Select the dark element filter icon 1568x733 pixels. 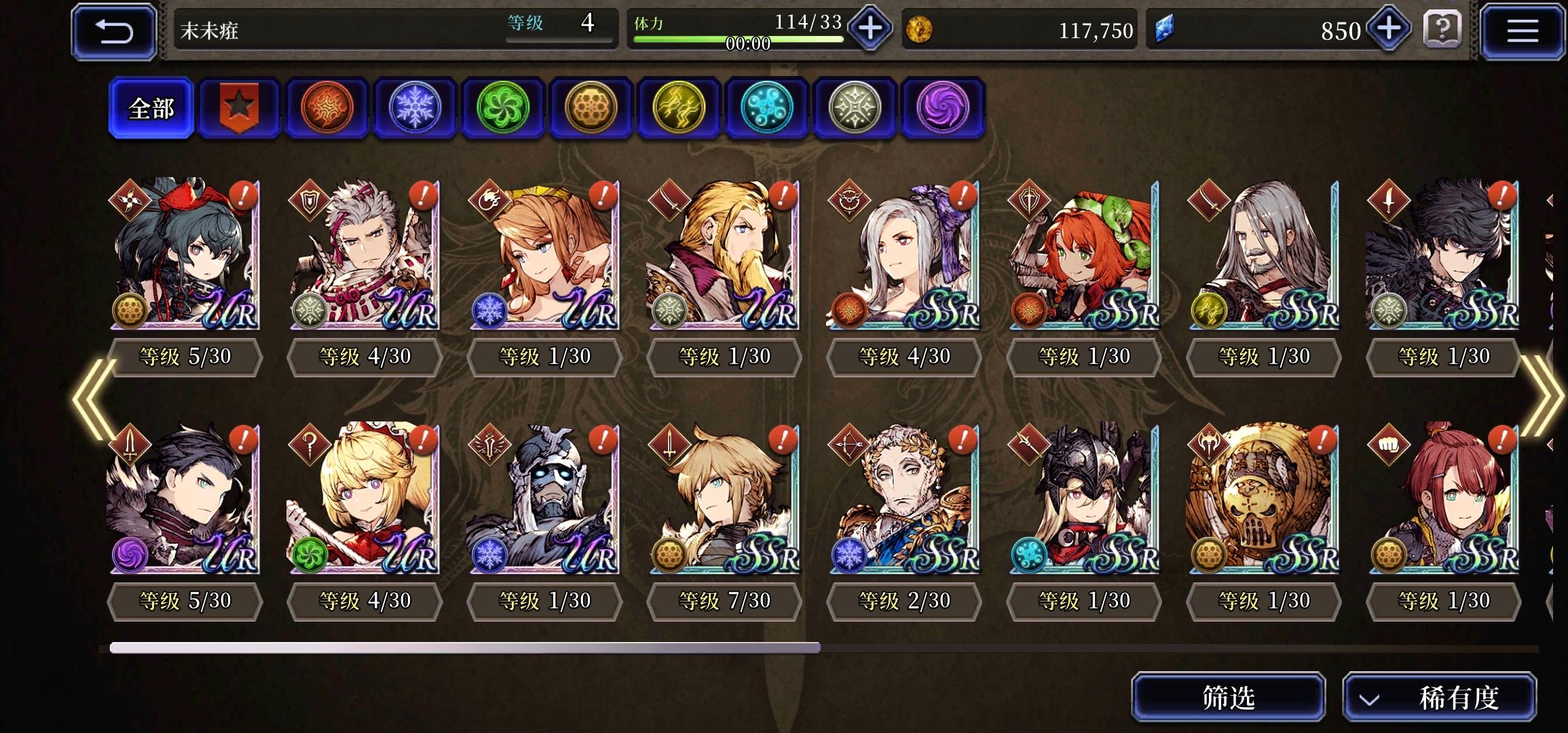click(942, 107)
